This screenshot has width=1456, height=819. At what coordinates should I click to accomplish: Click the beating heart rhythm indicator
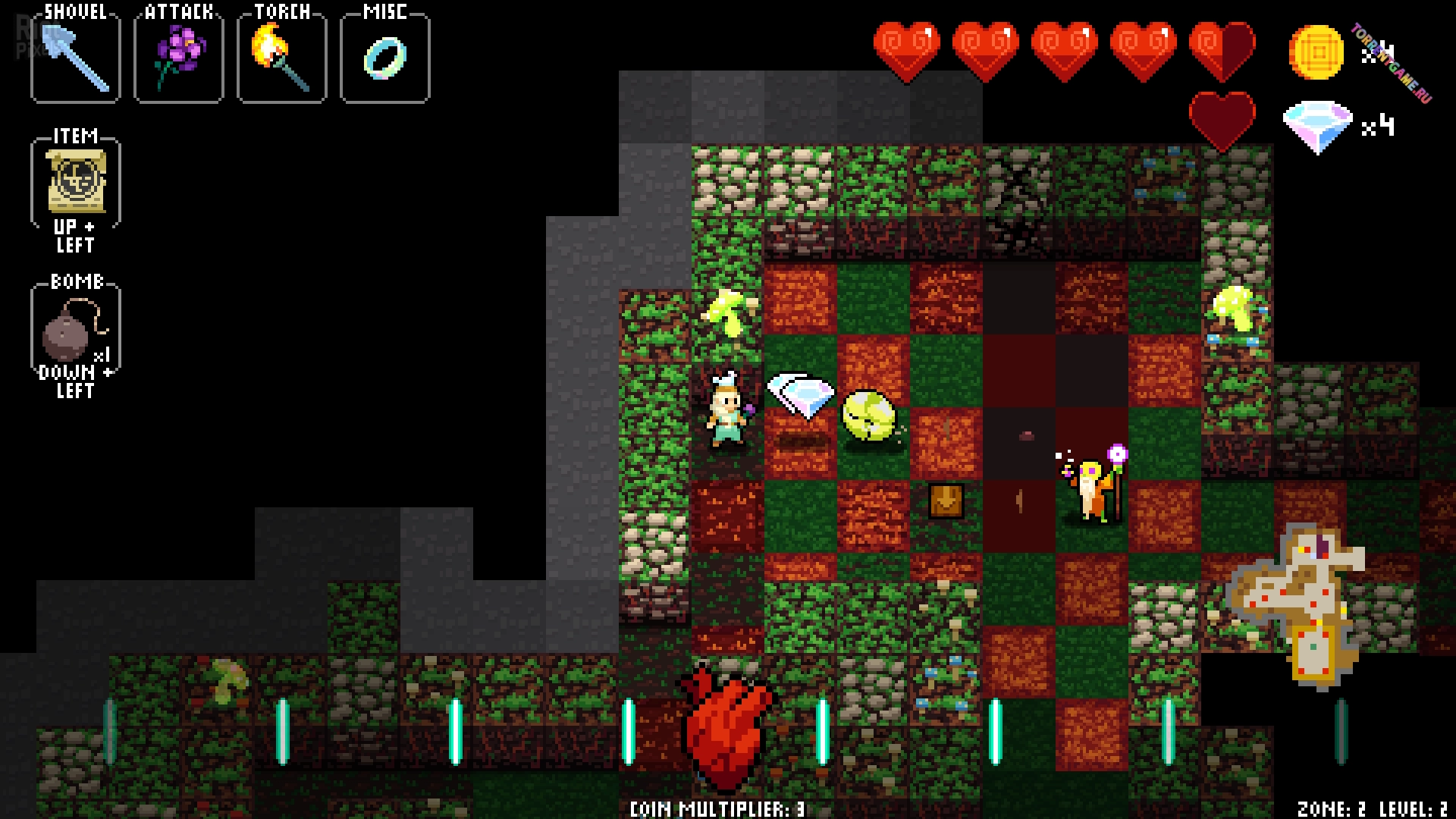[728, 726]
